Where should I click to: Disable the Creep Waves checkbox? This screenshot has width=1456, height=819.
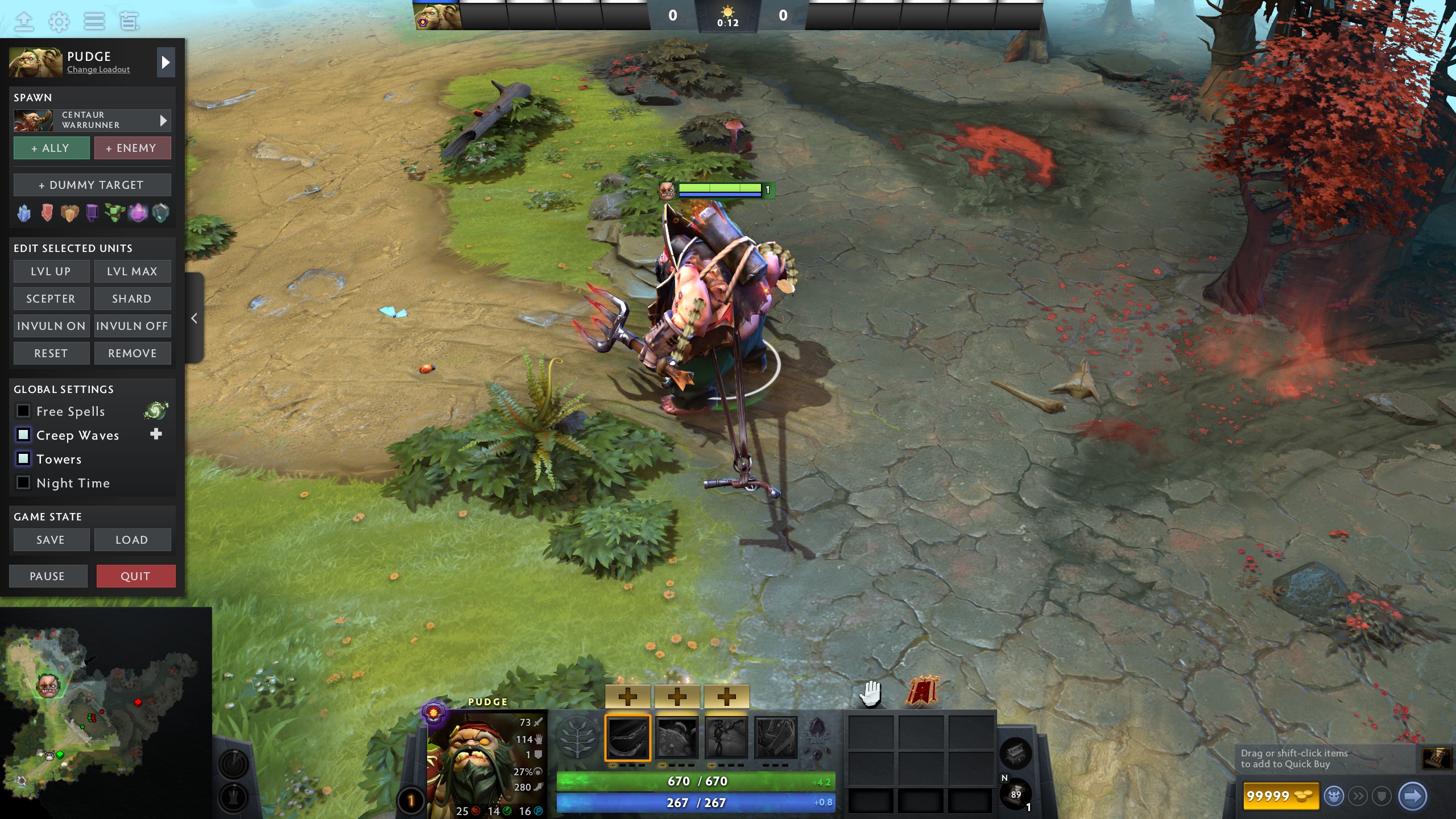point(23,435)
